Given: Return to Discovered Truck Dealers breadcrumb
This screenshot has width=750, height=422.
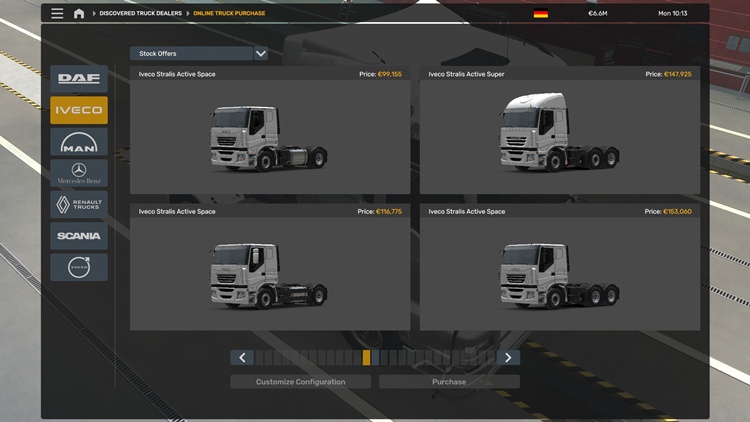Looking at the screenshot, I should click(139, 14).
